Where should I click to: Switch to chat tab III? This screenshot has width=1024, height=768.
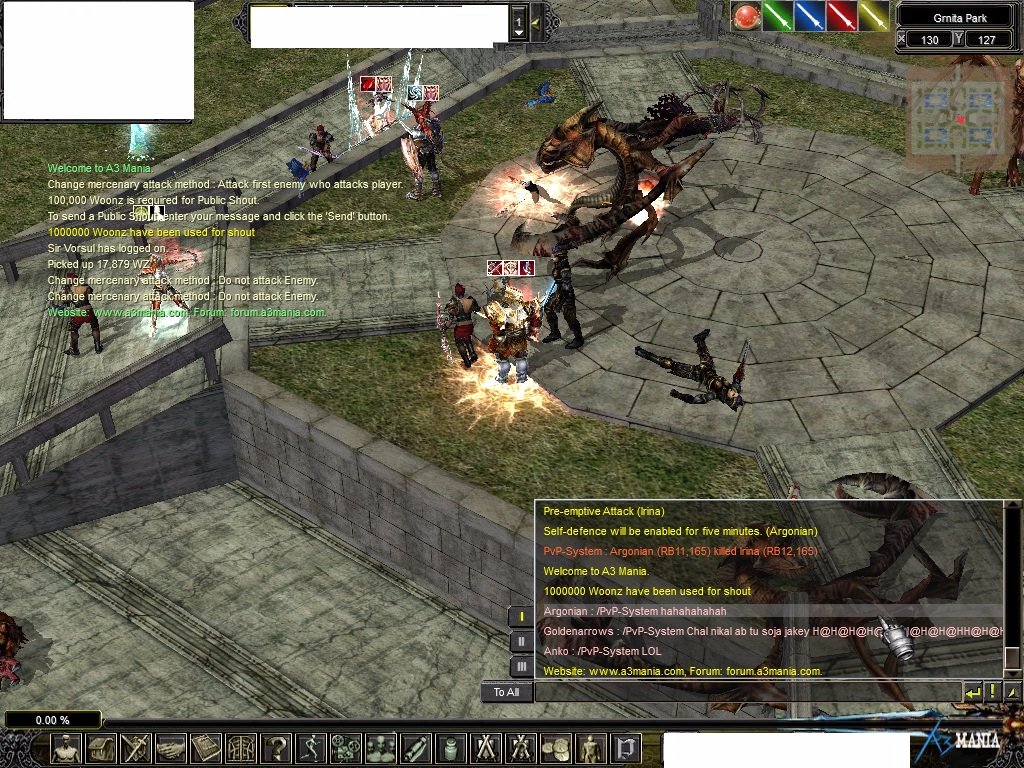tap(521, 666)
